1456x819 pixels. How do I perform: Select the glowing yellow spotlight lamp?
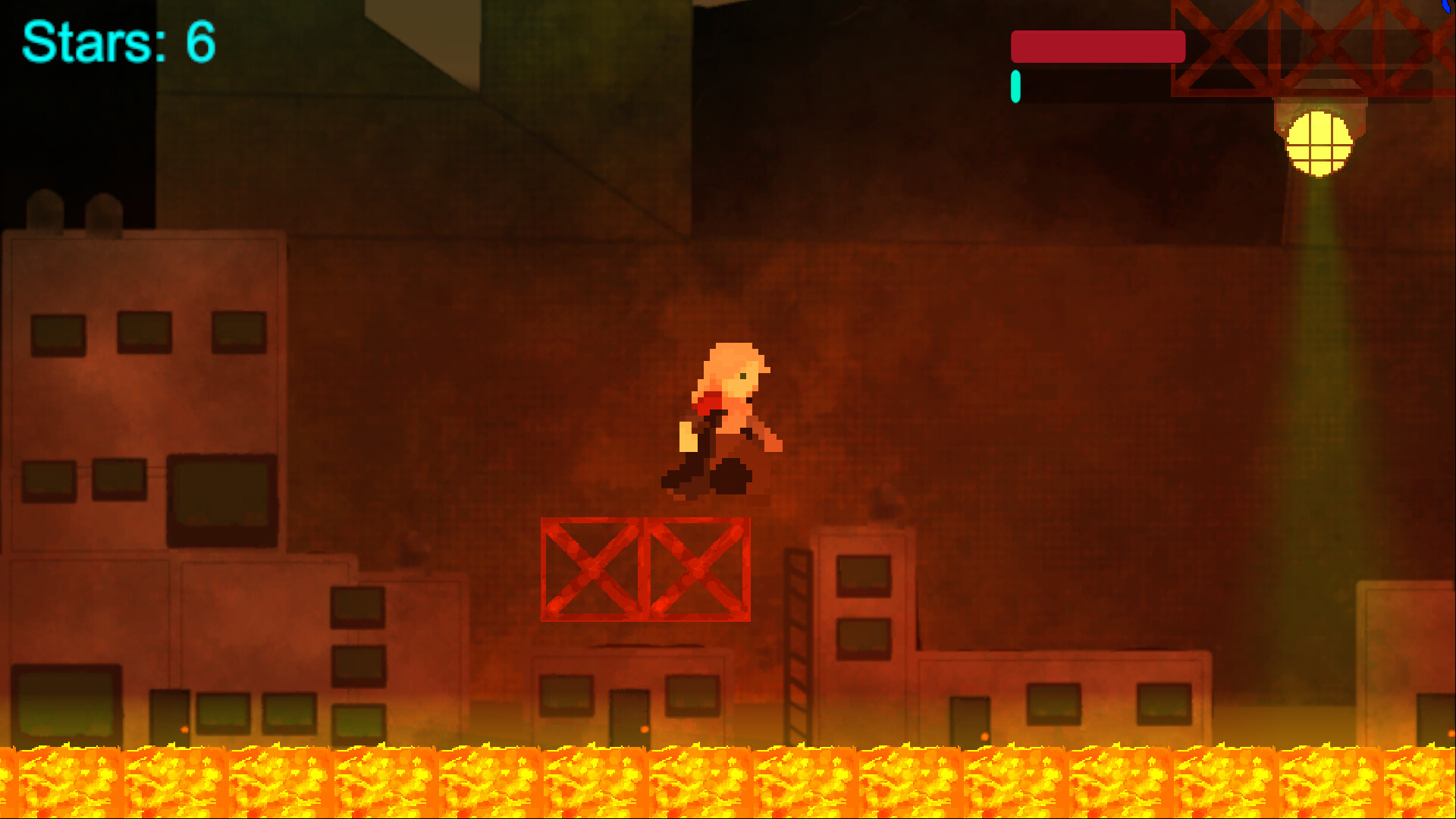[1319, 144]
